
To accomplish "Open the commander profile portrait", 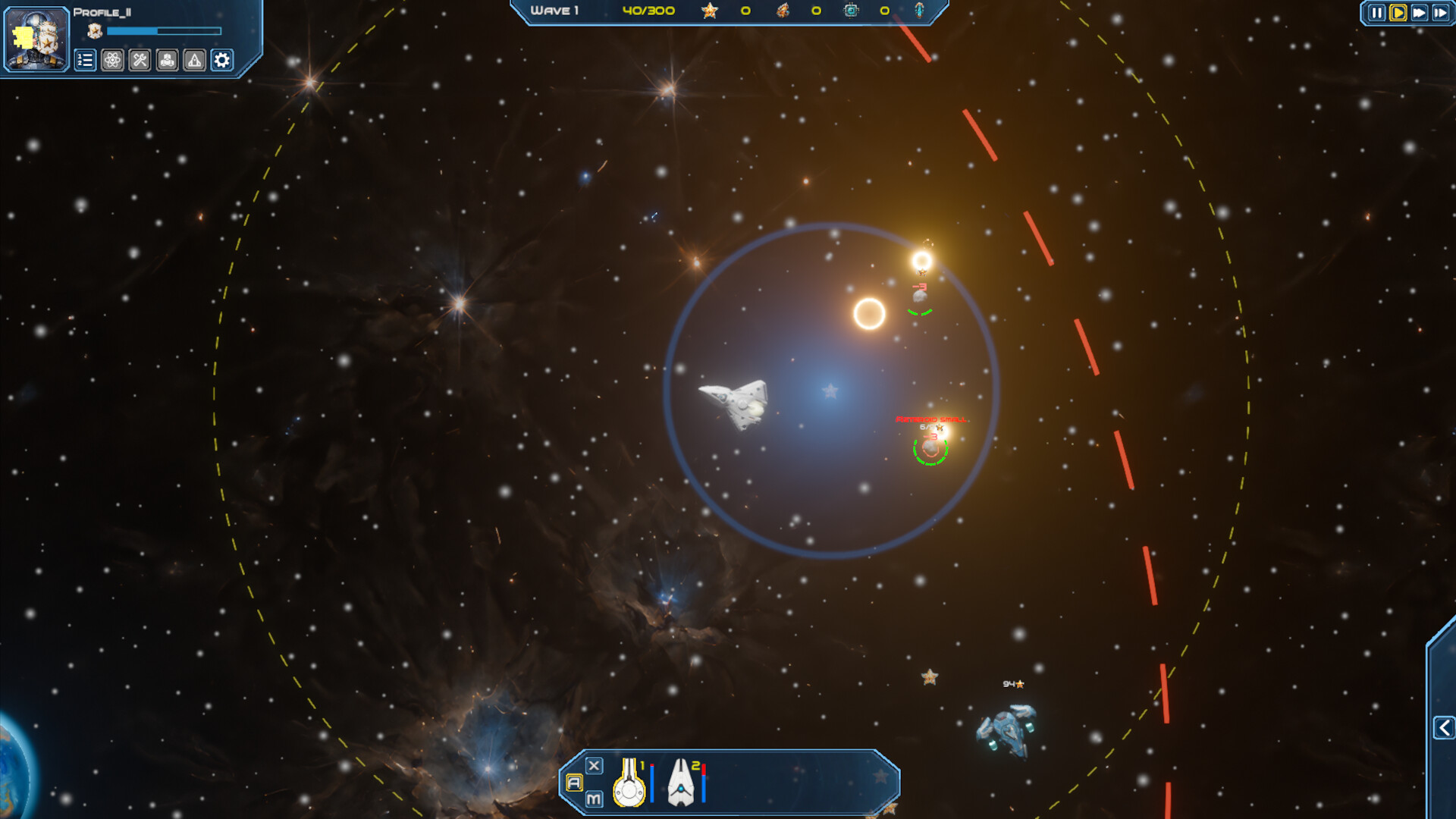I will coord(36,39).
